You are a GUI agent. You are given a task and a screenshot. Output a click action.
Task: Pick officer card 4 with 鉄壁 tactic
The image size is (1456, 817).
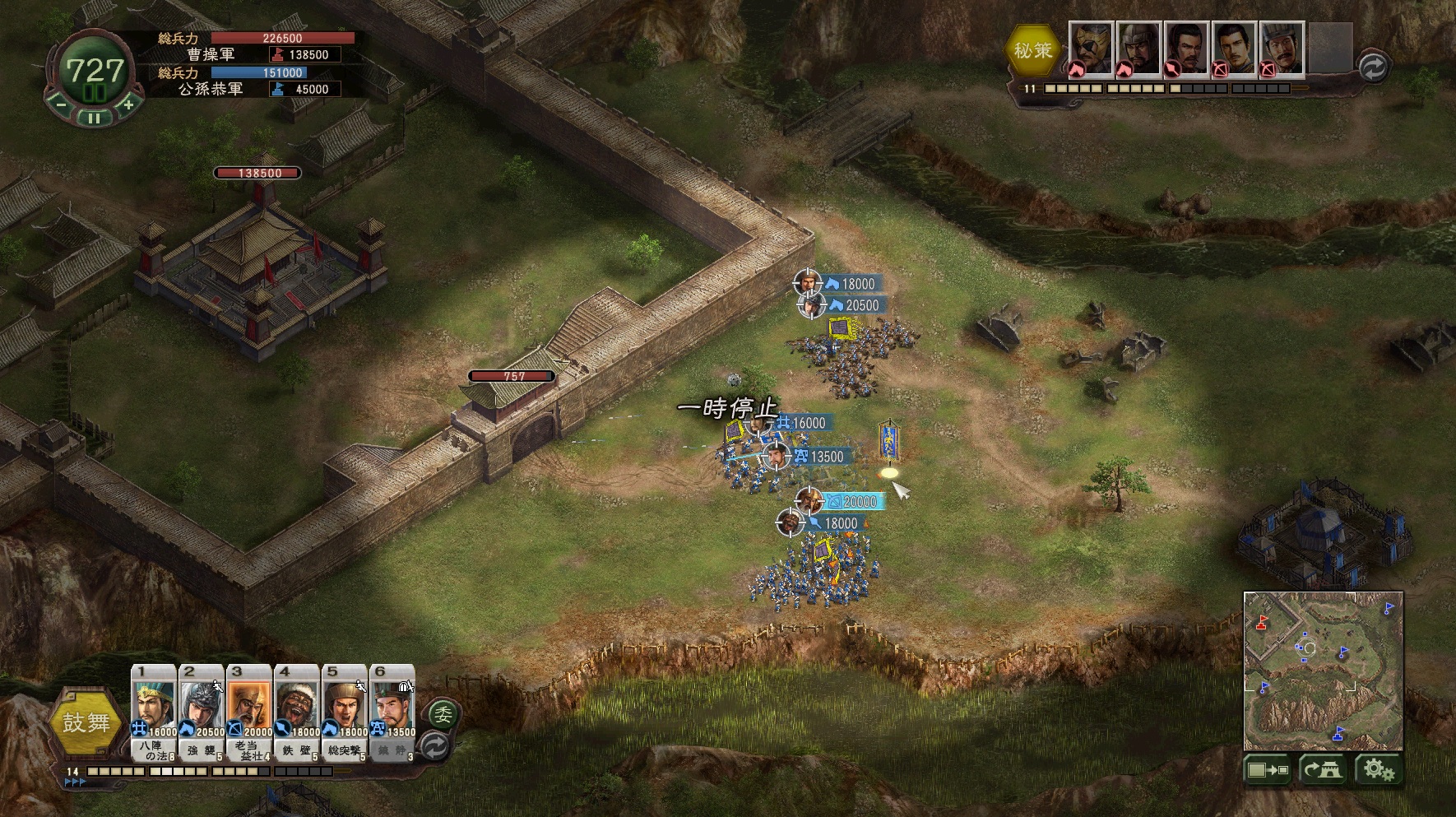[297, 713]
